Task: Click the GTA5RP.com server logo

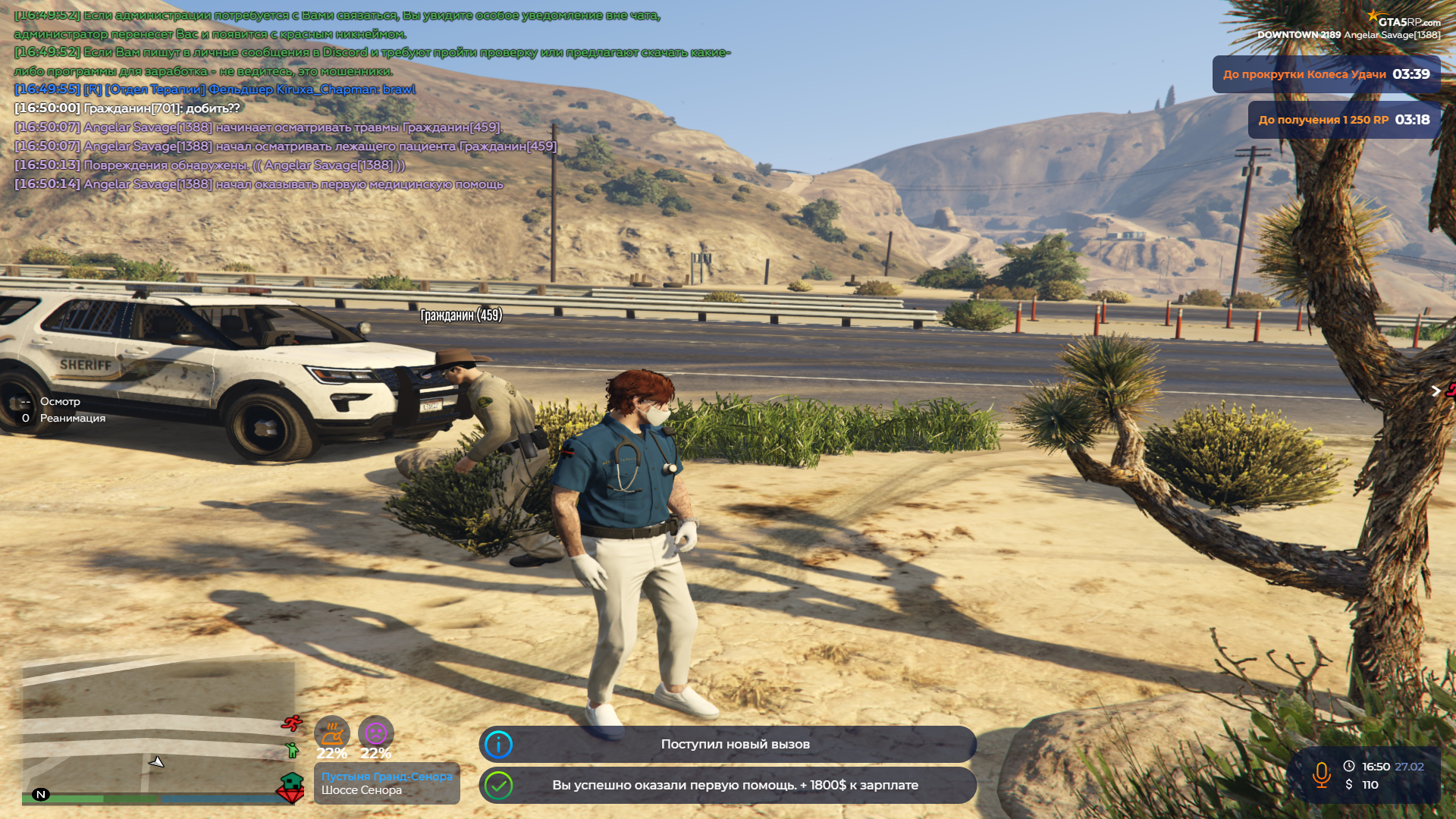Action: pyautogui.click(x=1404, y=20)
